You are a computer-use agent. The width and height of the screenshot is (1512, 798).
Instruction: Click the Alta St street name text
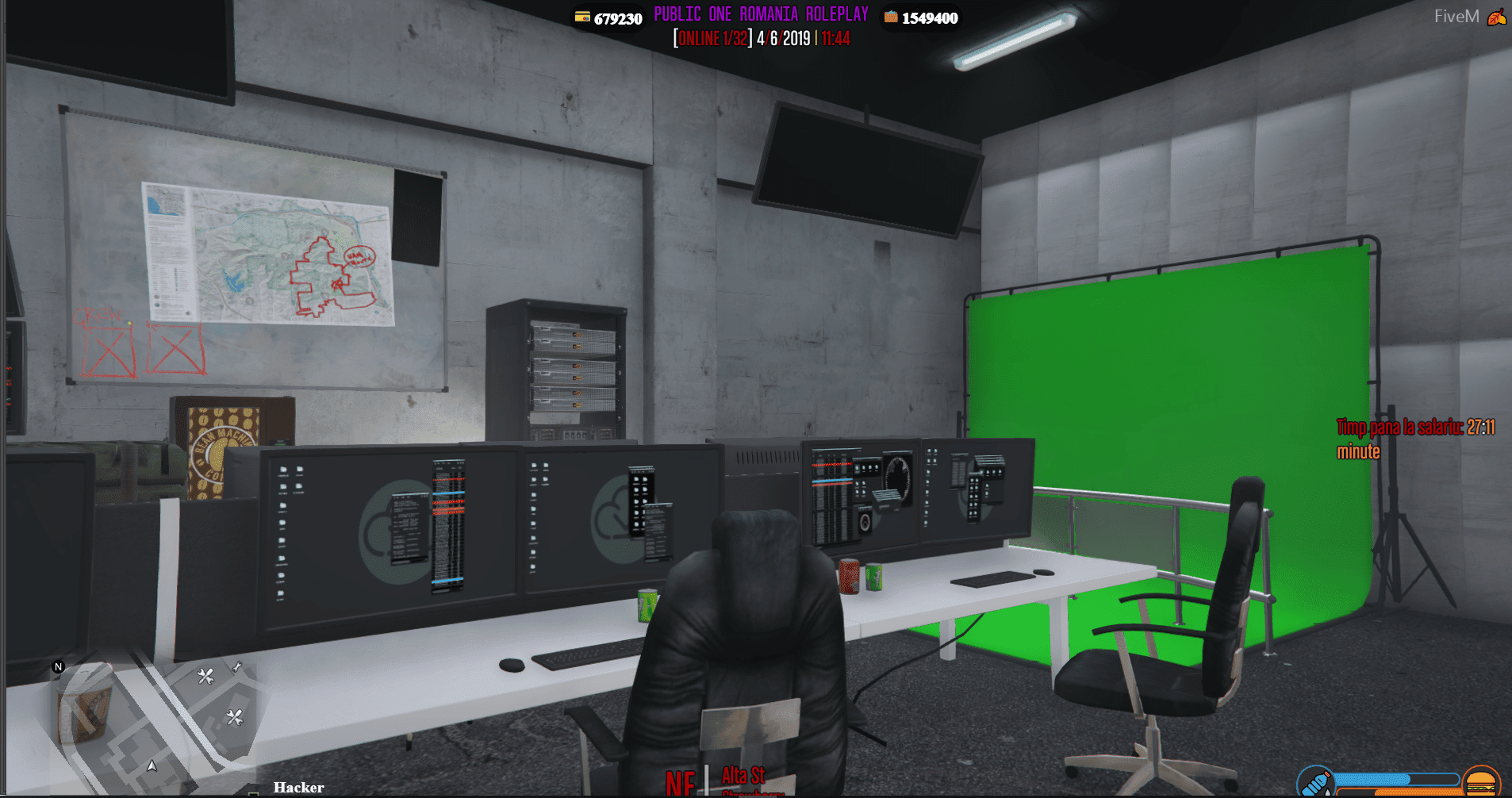(743, 775)
